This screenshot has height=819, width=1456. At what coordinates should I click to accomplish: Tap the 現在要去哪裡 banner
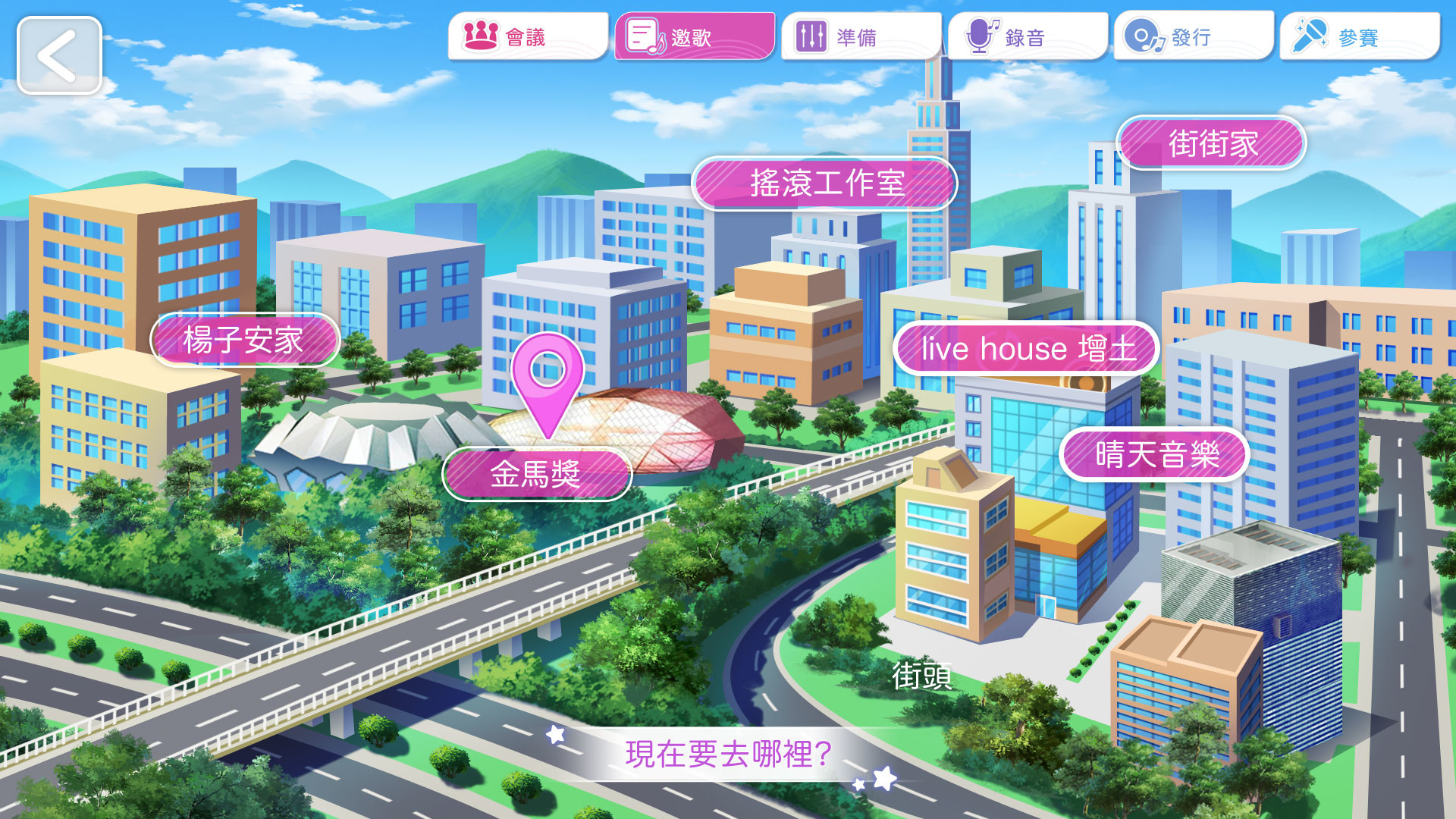click(x=728, y=753)
